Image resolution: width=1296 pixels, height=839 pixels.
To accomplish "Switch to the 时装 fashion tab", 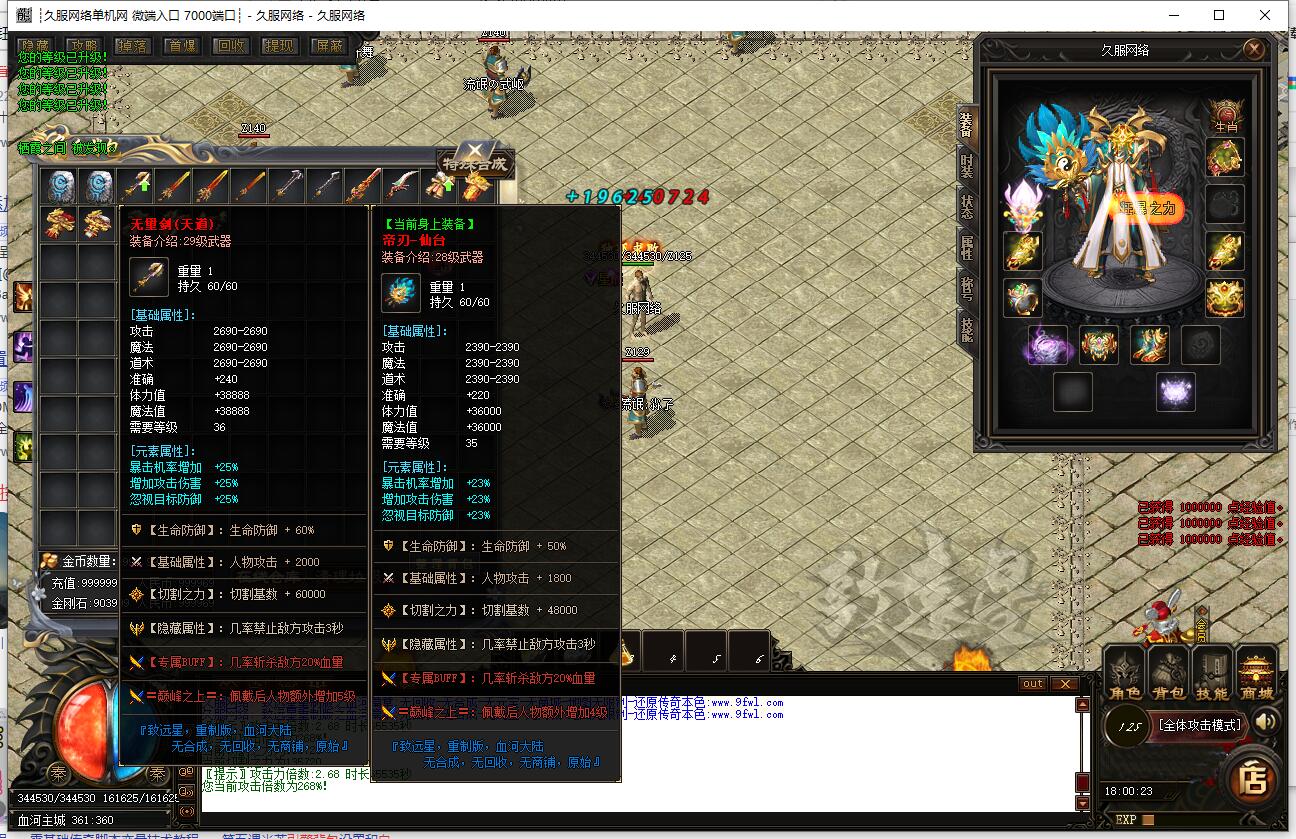I will pos(967,165).
